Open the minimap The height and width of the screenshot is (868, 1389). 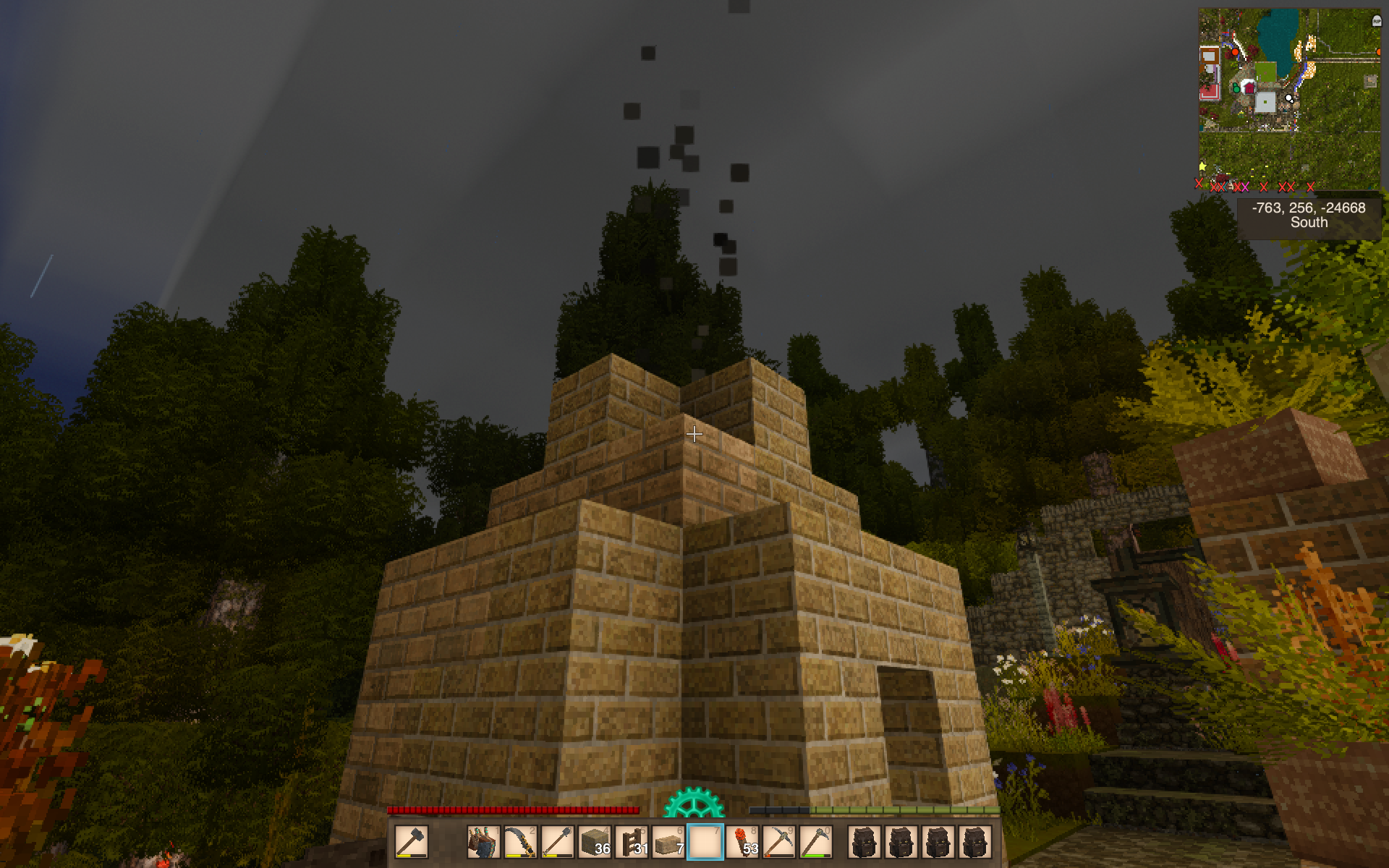point(1289,100)
